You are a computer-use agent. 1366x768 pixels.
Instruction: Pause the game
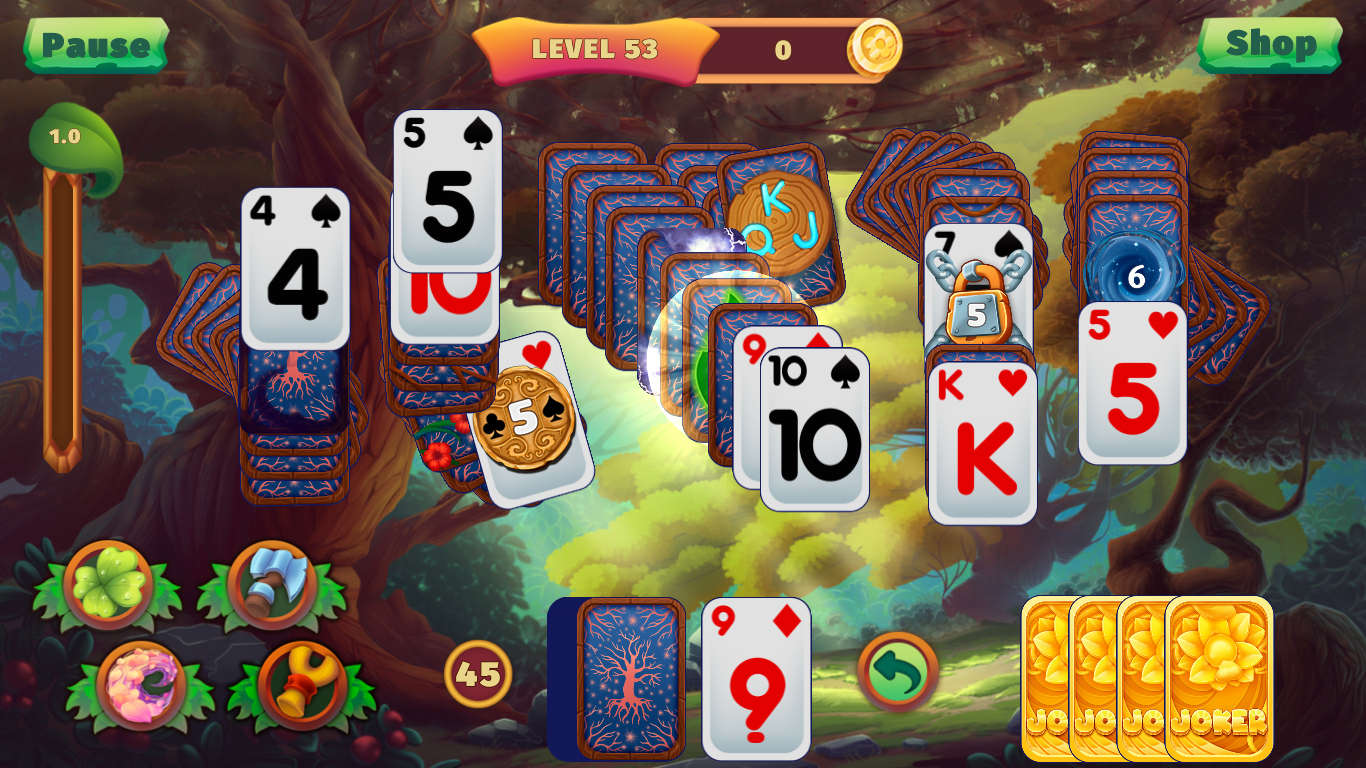click(x=95, y=44)
